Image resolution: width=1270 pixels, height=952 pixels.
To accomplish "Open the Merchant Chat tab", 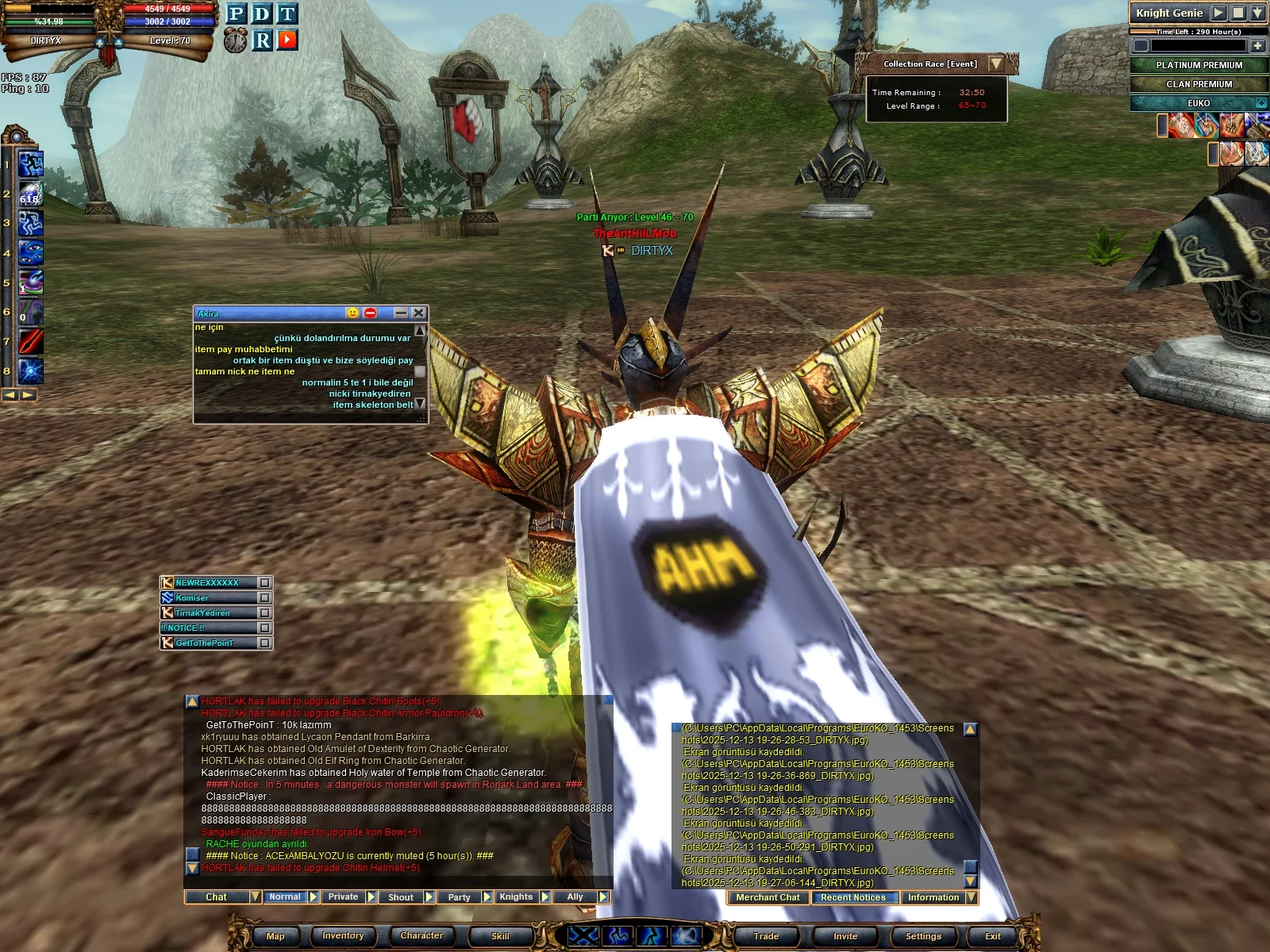I will [x=768, y=898].
